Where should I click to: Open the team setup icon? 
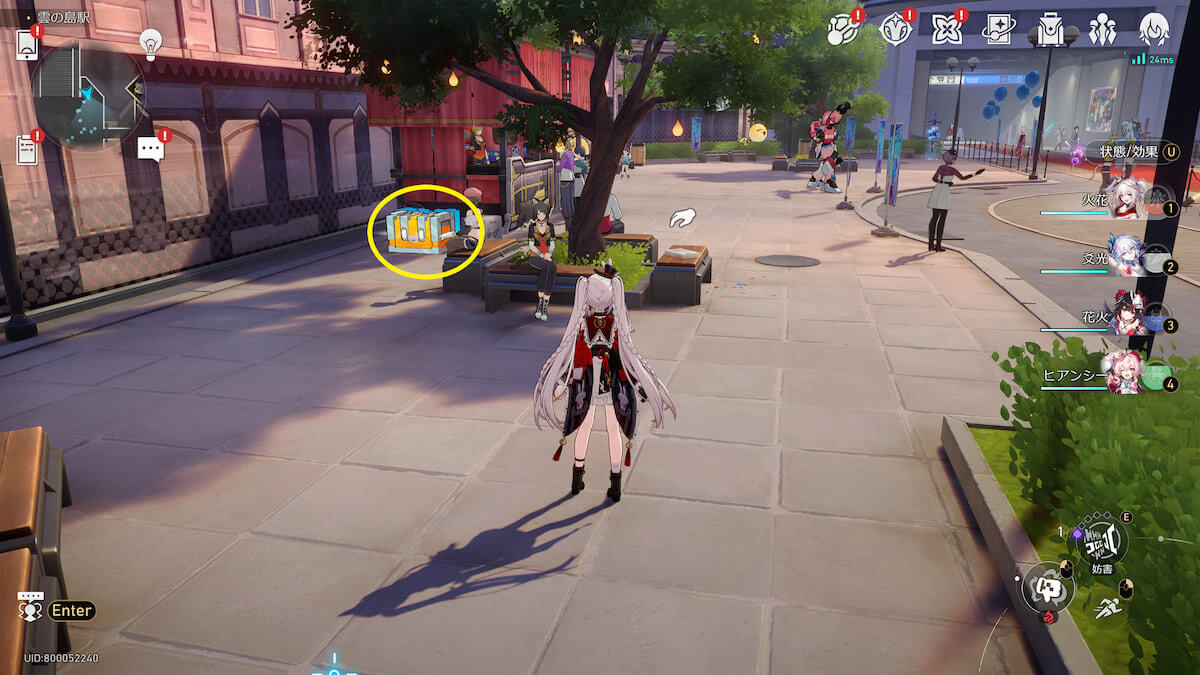[x=1102, y=30]
